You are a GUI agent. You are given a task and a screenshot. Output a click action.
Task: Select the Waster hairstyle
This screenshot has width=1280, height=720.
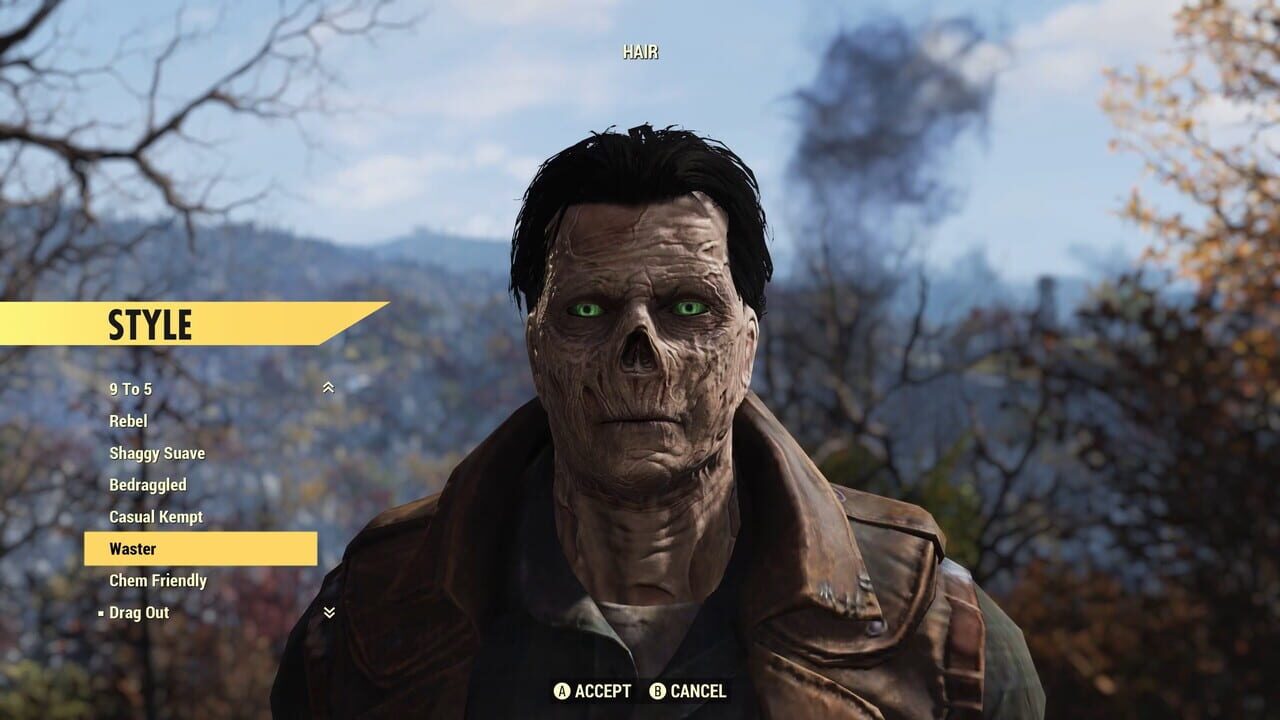[x=132, y=548]
